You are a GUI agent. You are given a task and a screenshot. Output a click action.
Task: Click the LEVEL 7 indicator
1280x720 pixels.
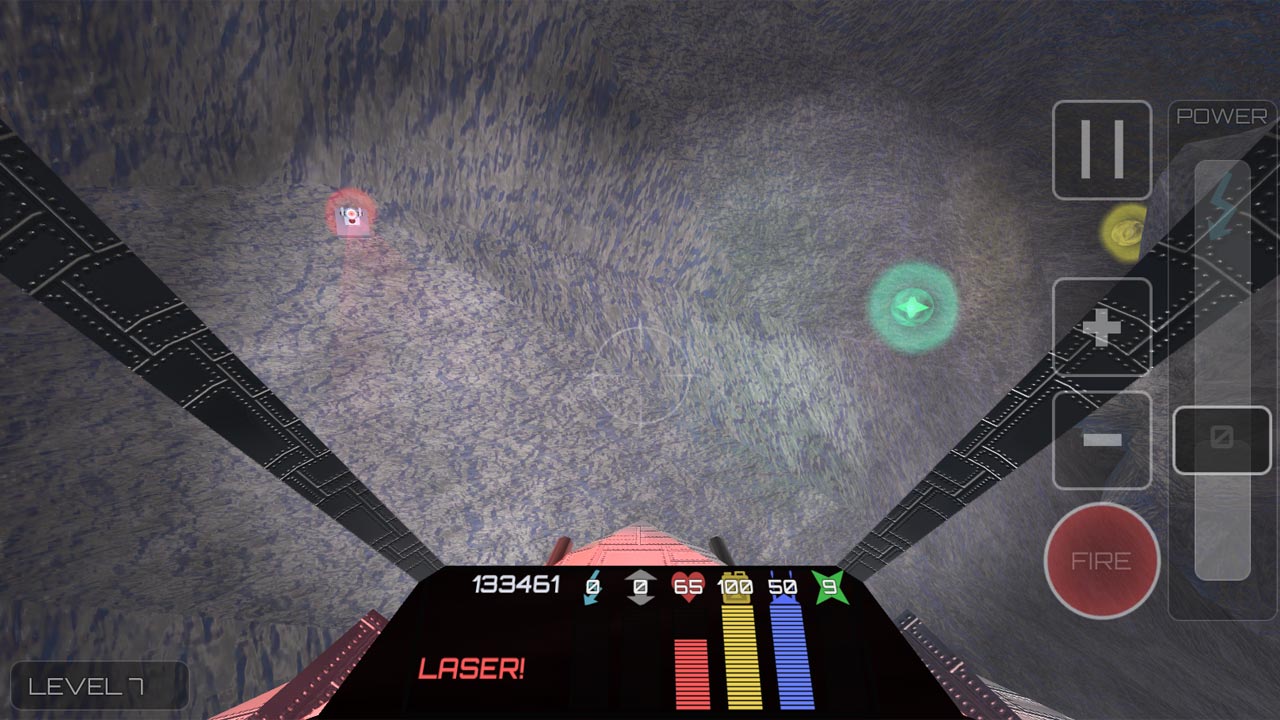pyautogui.click(x=99, y=685)
